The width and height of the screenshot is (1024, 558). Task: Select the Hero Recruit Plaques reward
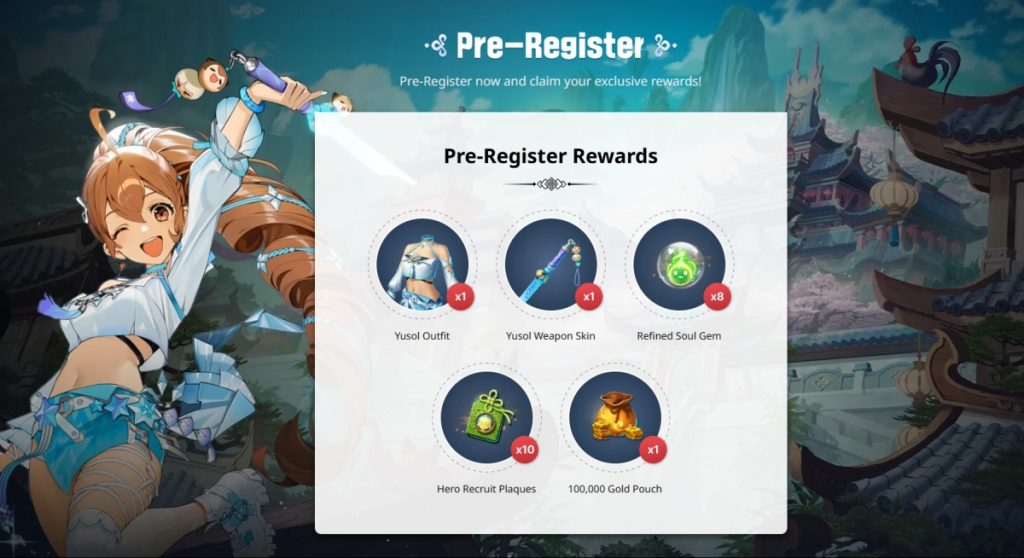(x=486, y=418)
